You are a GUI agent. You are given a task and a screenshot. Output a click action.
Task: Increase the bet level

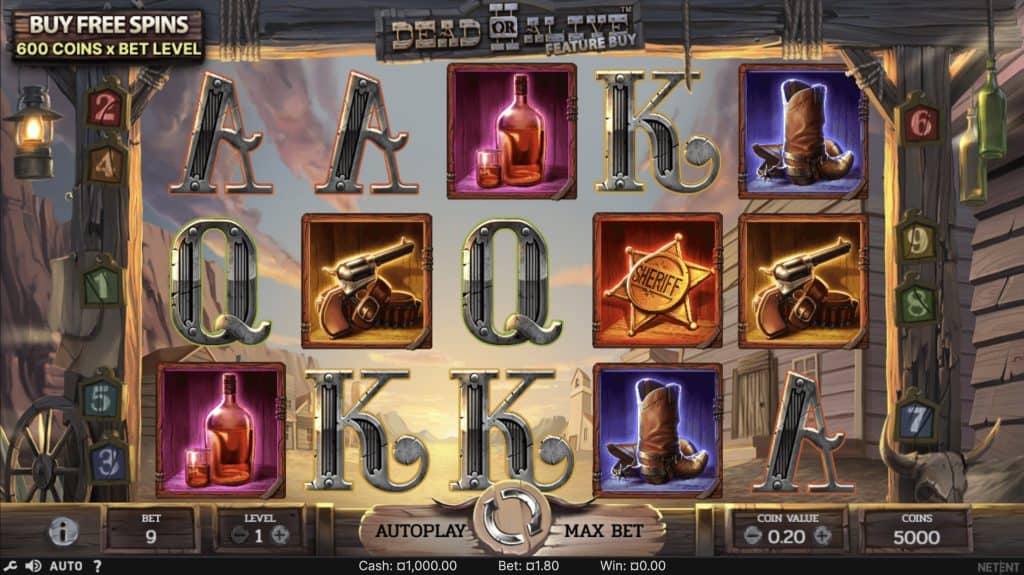pyautogui.click(x=280, y=534)
